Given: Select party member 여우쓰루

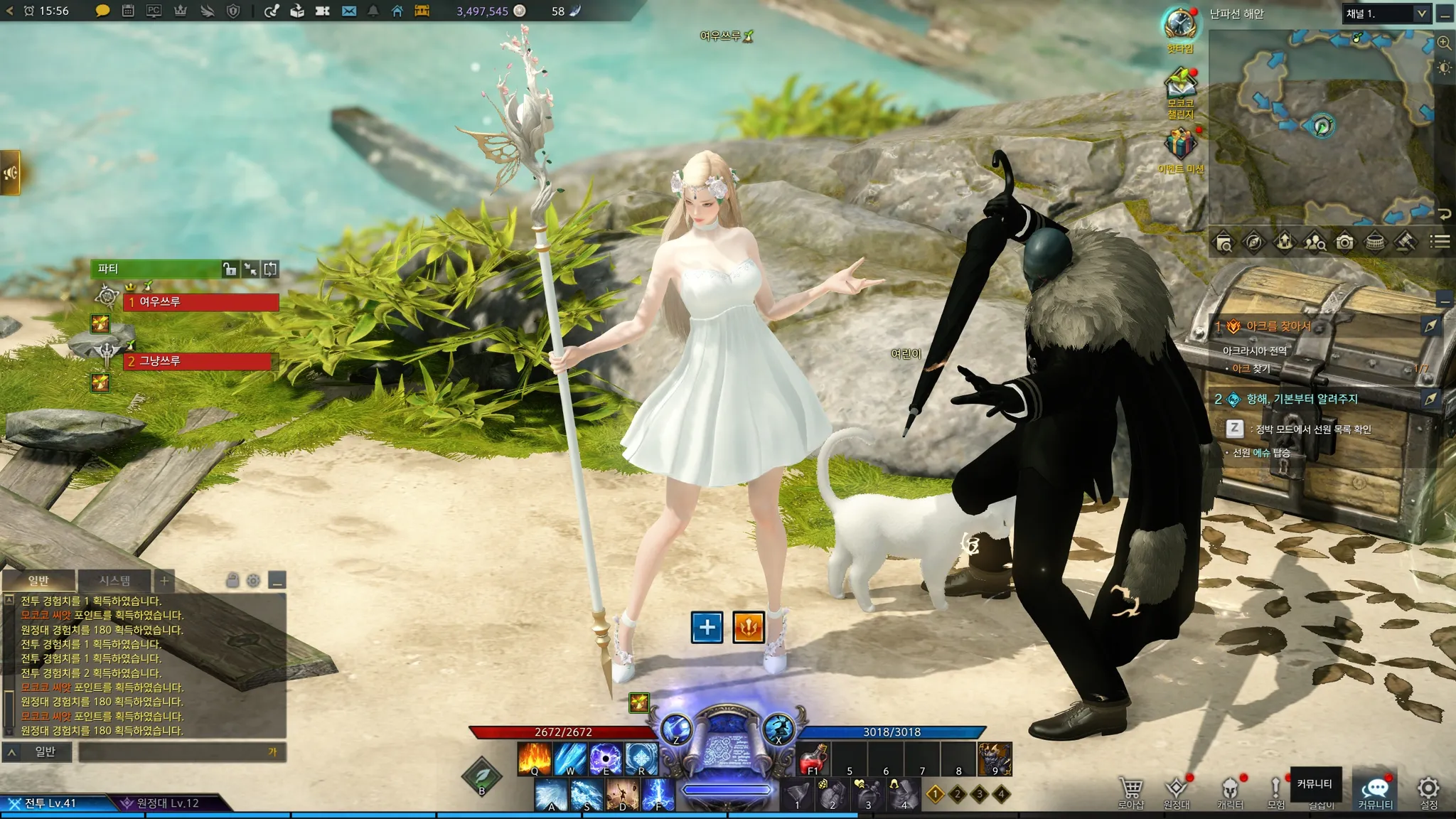Looking at the screenshot, I should [x=202, y=302].
